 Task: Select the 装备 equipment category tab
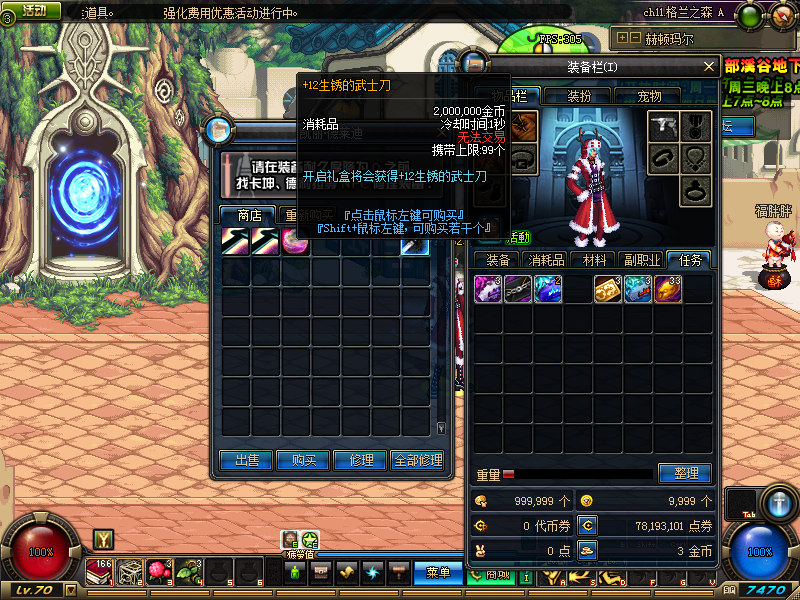coord(498,260)
